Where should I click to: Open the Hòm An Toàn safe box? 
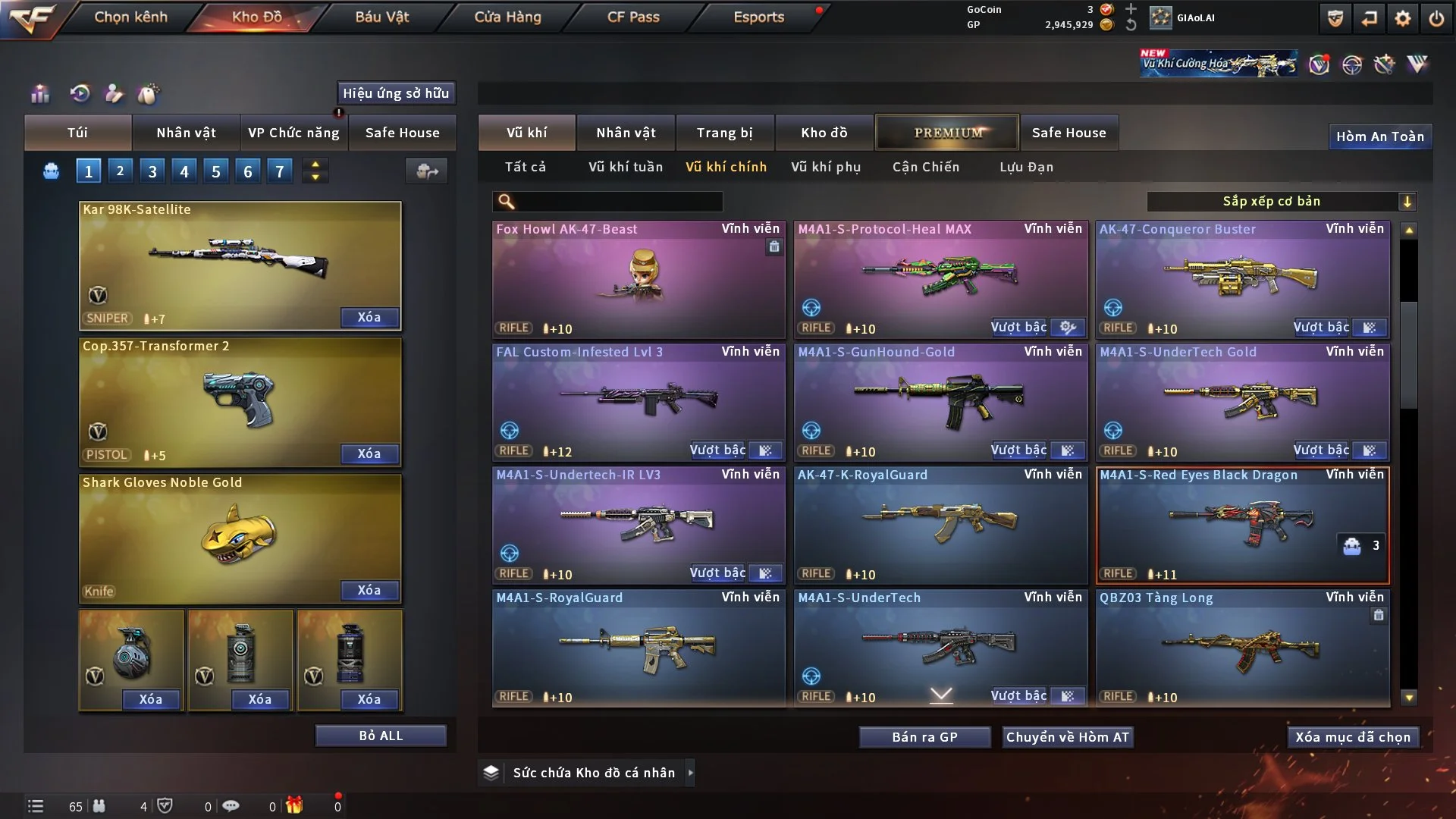tap(1379, 136)
